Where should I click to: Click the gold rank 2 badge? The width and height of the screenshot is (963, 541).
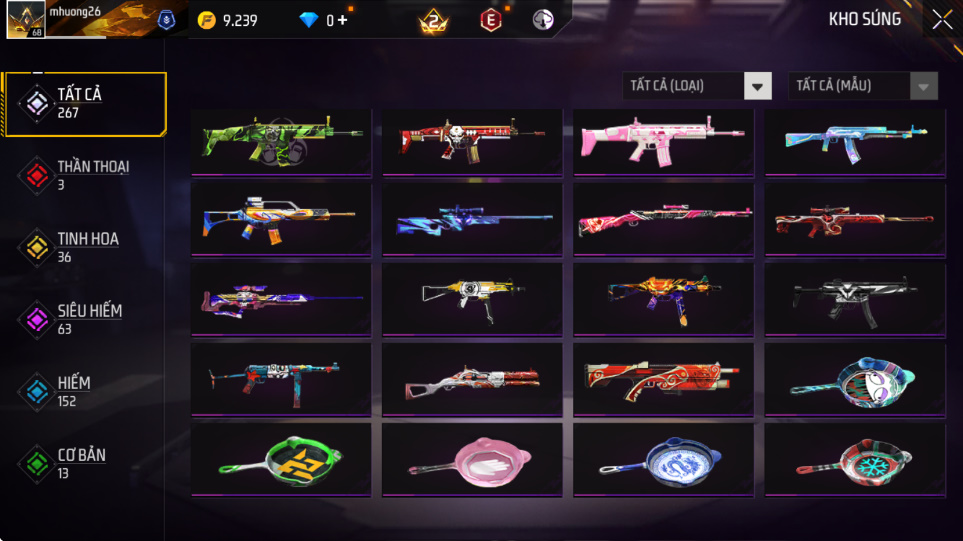(434, 20)
